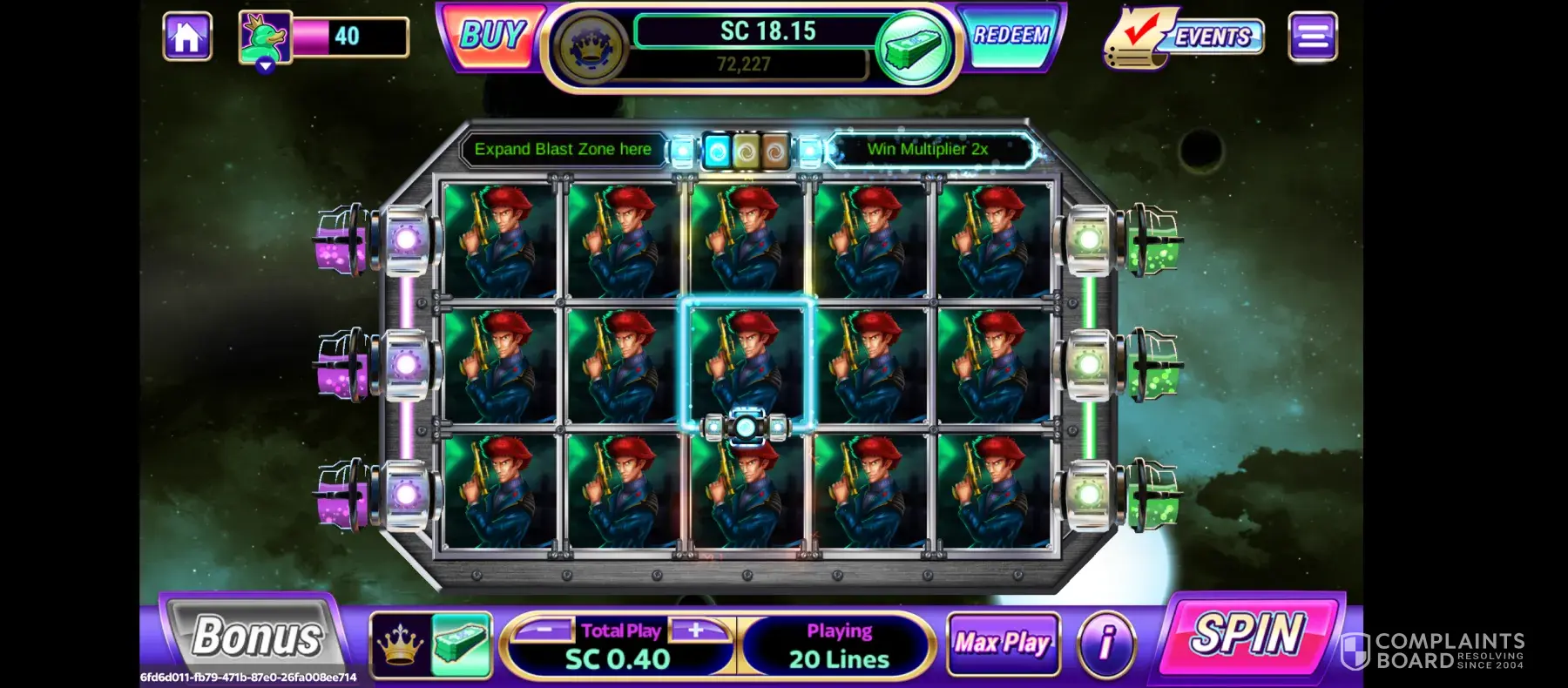Tap the gold crown coin icon
1568x688 pixels.
(593, 48)
